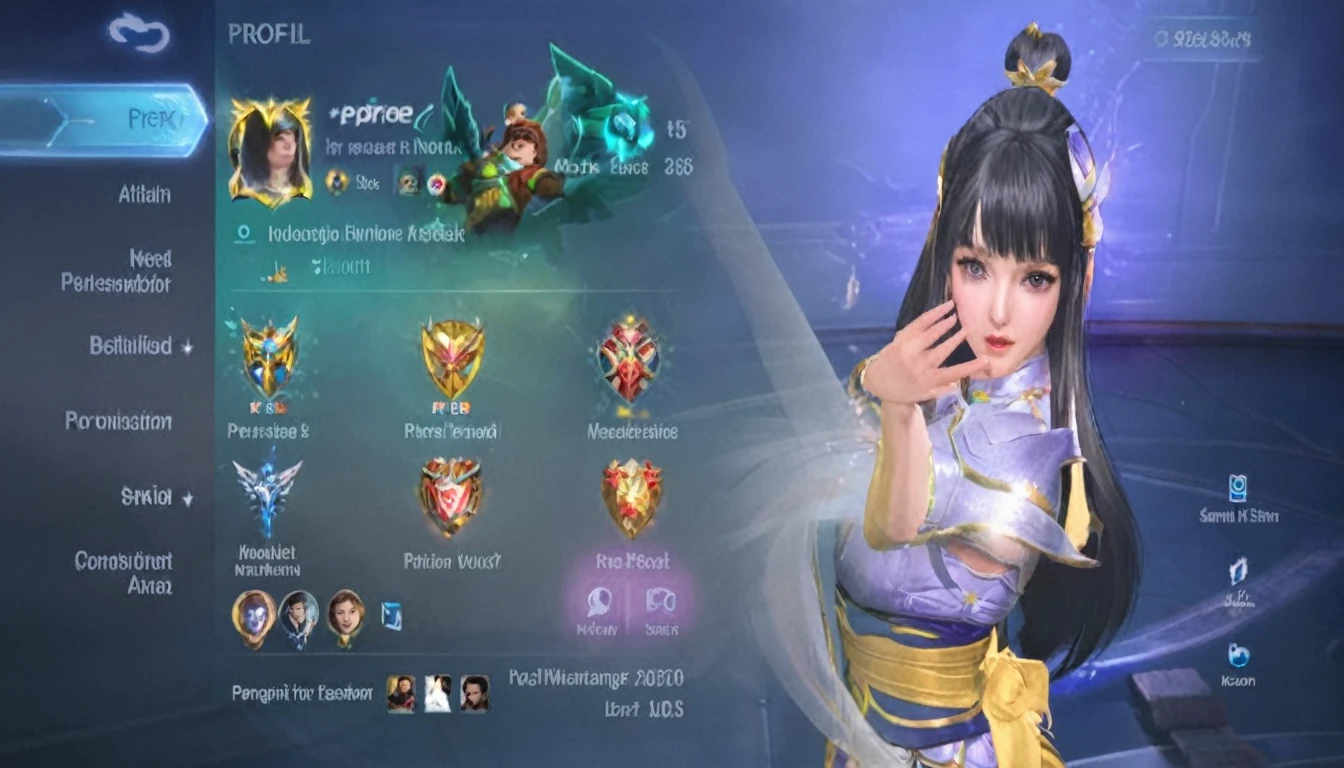Image resolution: width=1344 pixels, height=768 pixels.
Task: Select the gold and blue helmet badge
Action: [x=269, y=356]
